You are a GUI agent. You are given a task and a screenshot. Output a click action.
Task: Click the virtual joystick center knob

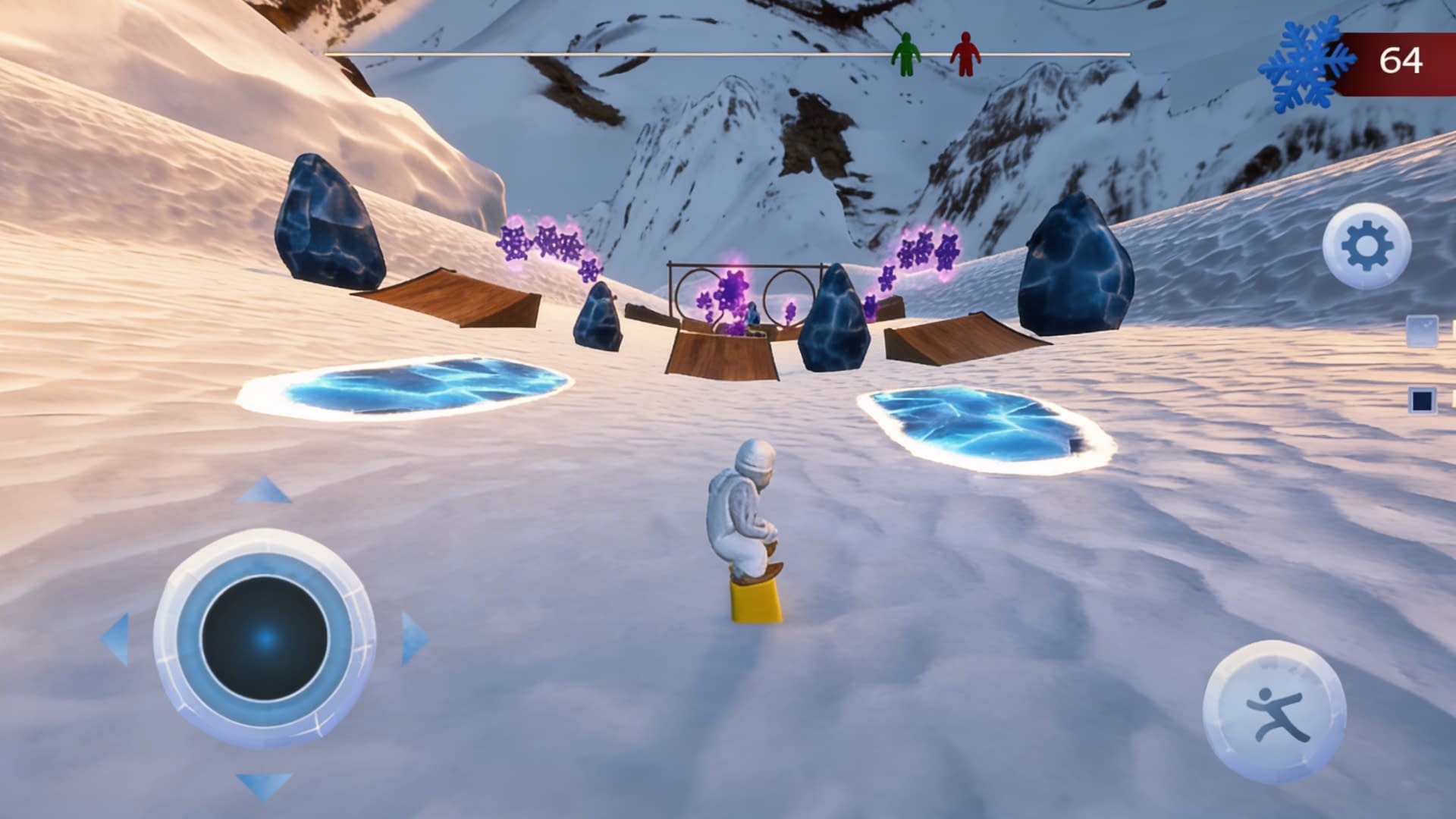(265, 638)
